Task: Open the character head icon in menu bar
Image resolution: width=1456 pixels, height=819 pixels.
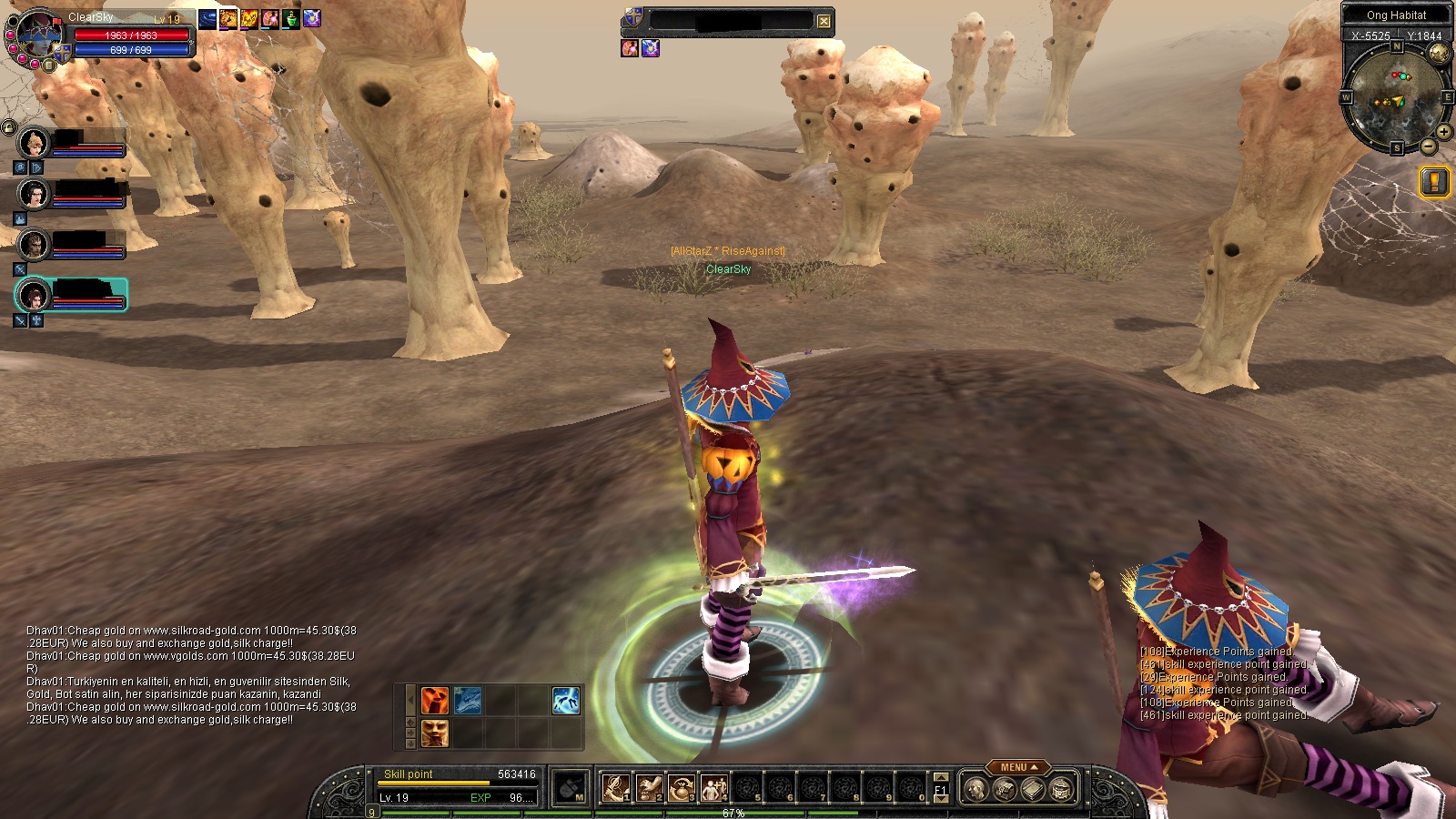Action: (x=975, y=789)
